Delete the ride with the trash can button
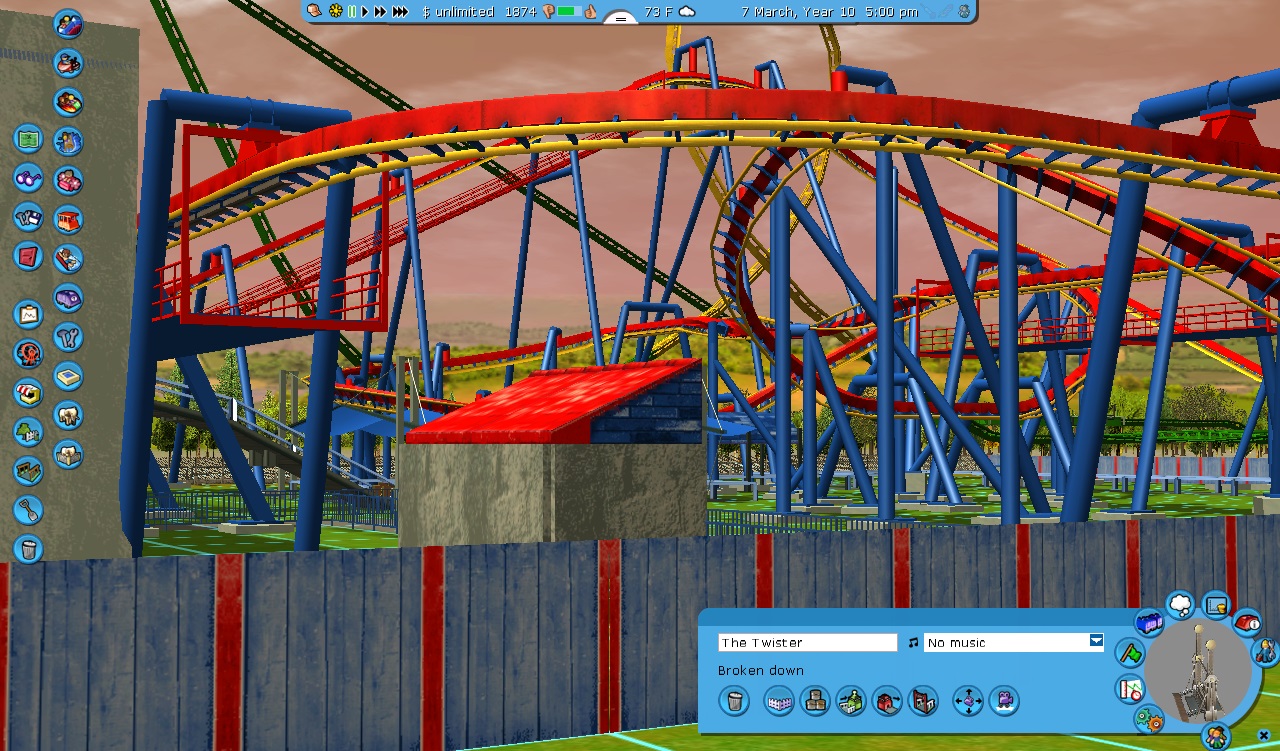1280x751 pixels. pos(733,701)
